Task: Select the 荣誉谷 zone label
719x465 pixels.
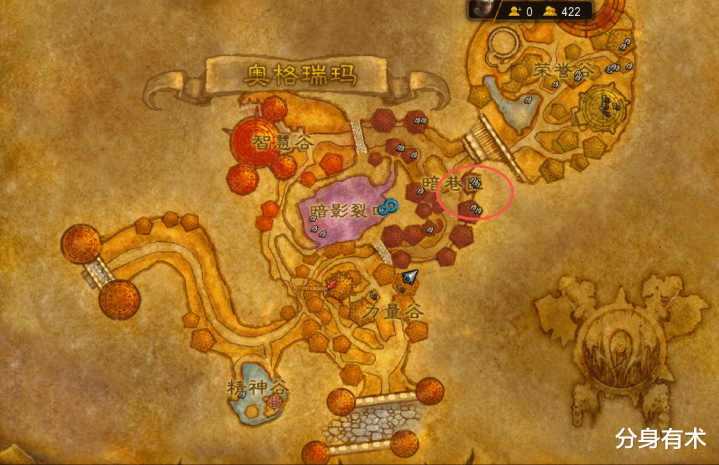Action: coord(564,71)
